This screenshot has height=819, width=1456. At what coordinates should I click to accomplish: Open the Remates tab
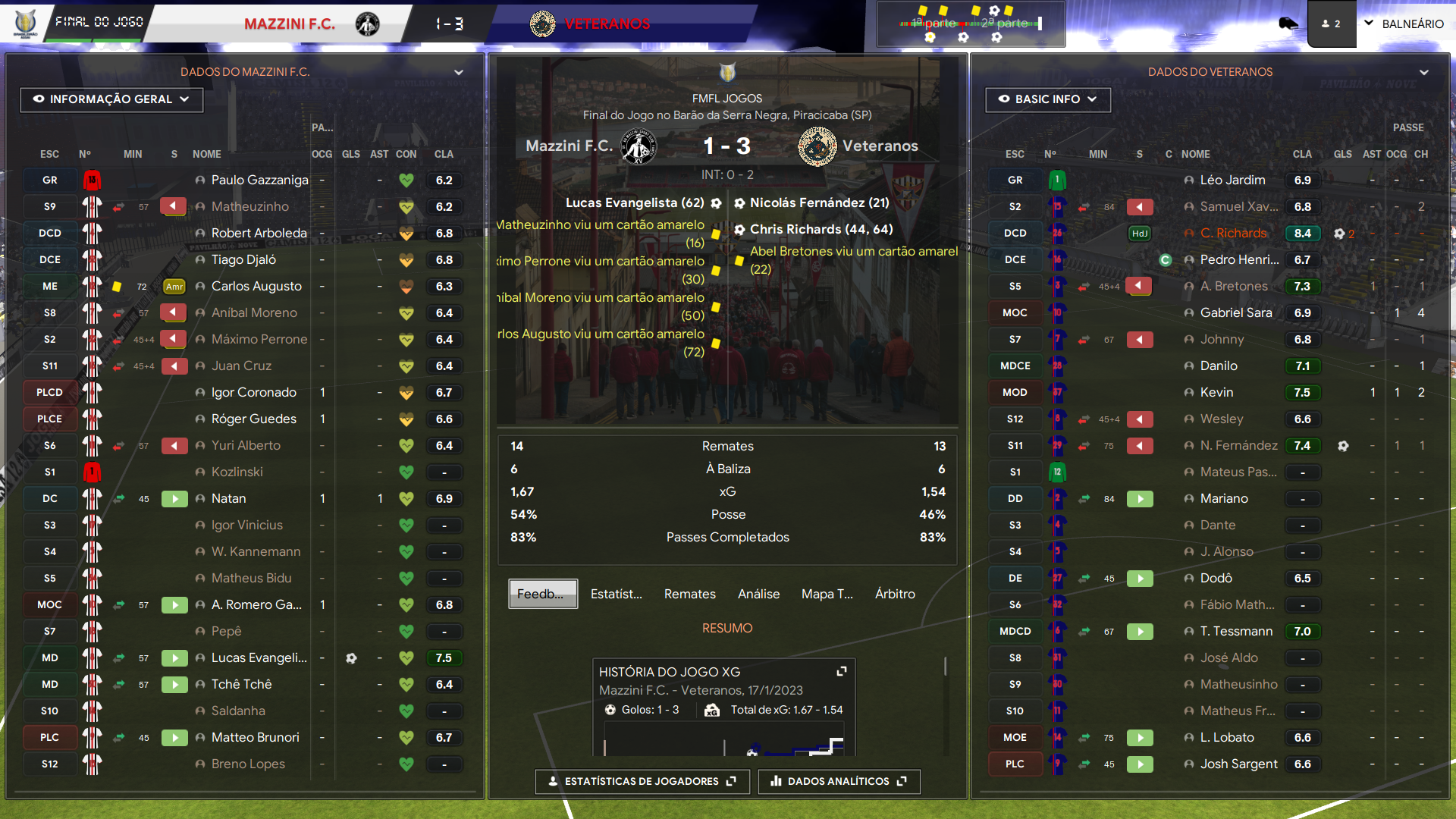click(689, 594)
